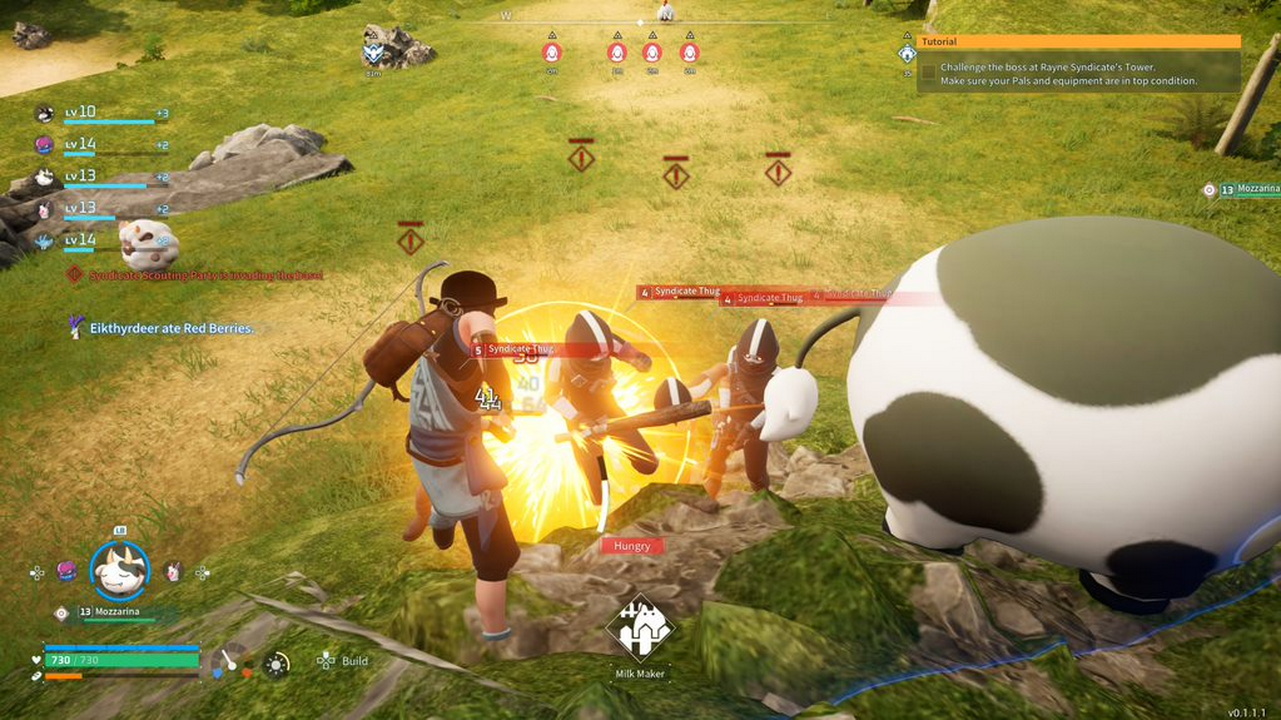Open the Tutorial objective tracker

[1079, 42]
